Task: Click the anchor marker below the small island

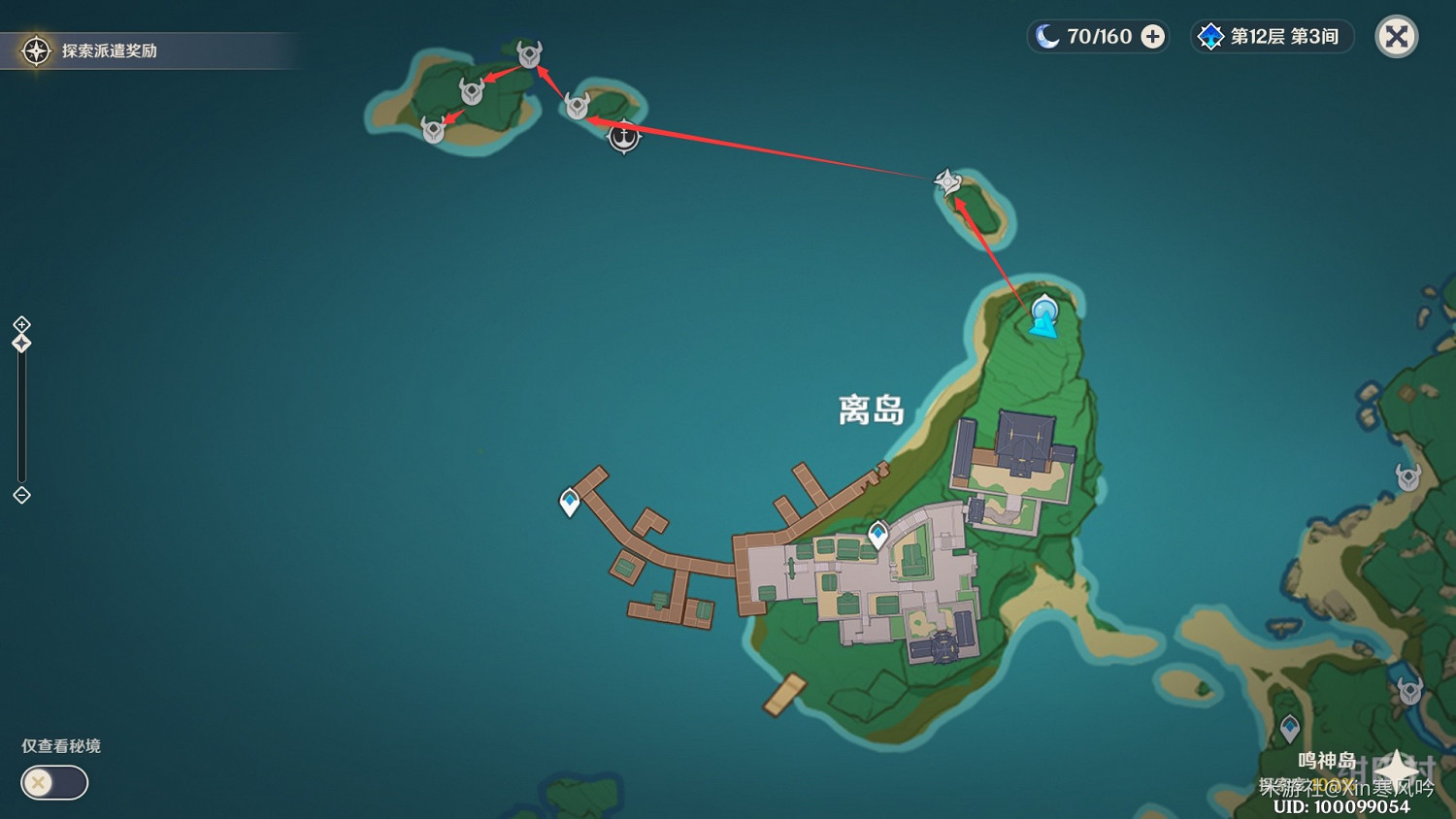Action: pos(624,138)
